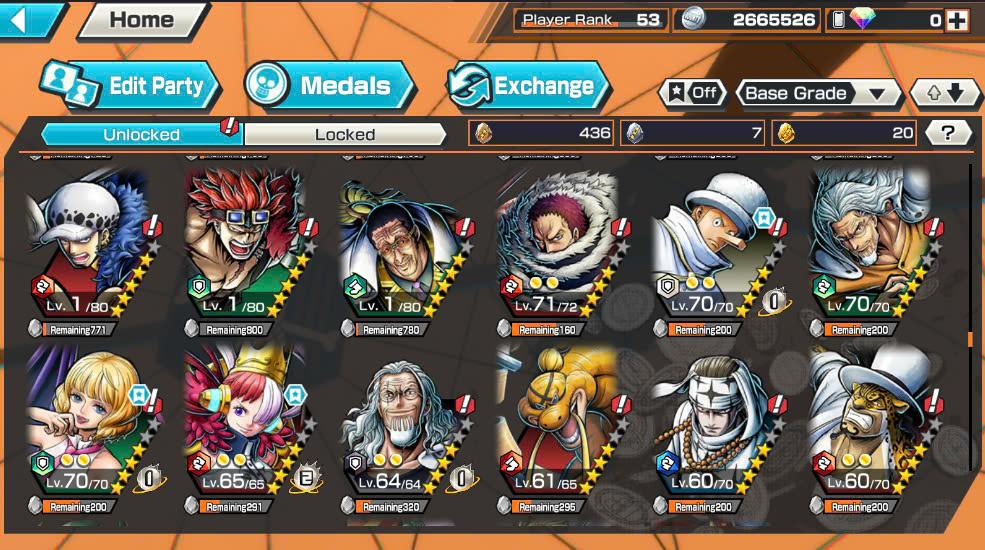Add rainbow diamonds with the plus button

(956, 20)
